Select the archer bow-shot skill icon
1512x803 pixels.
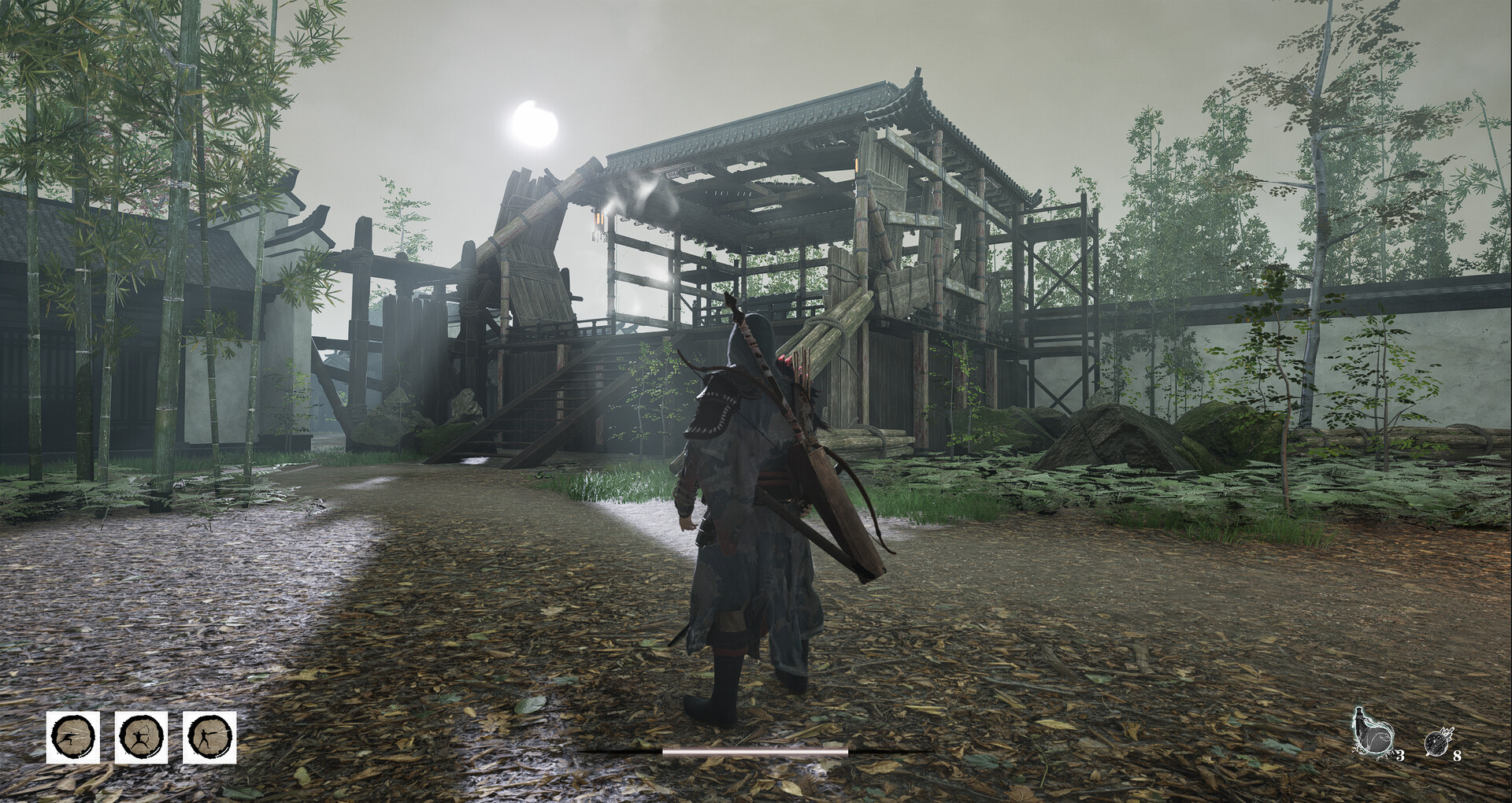[142, 738]
